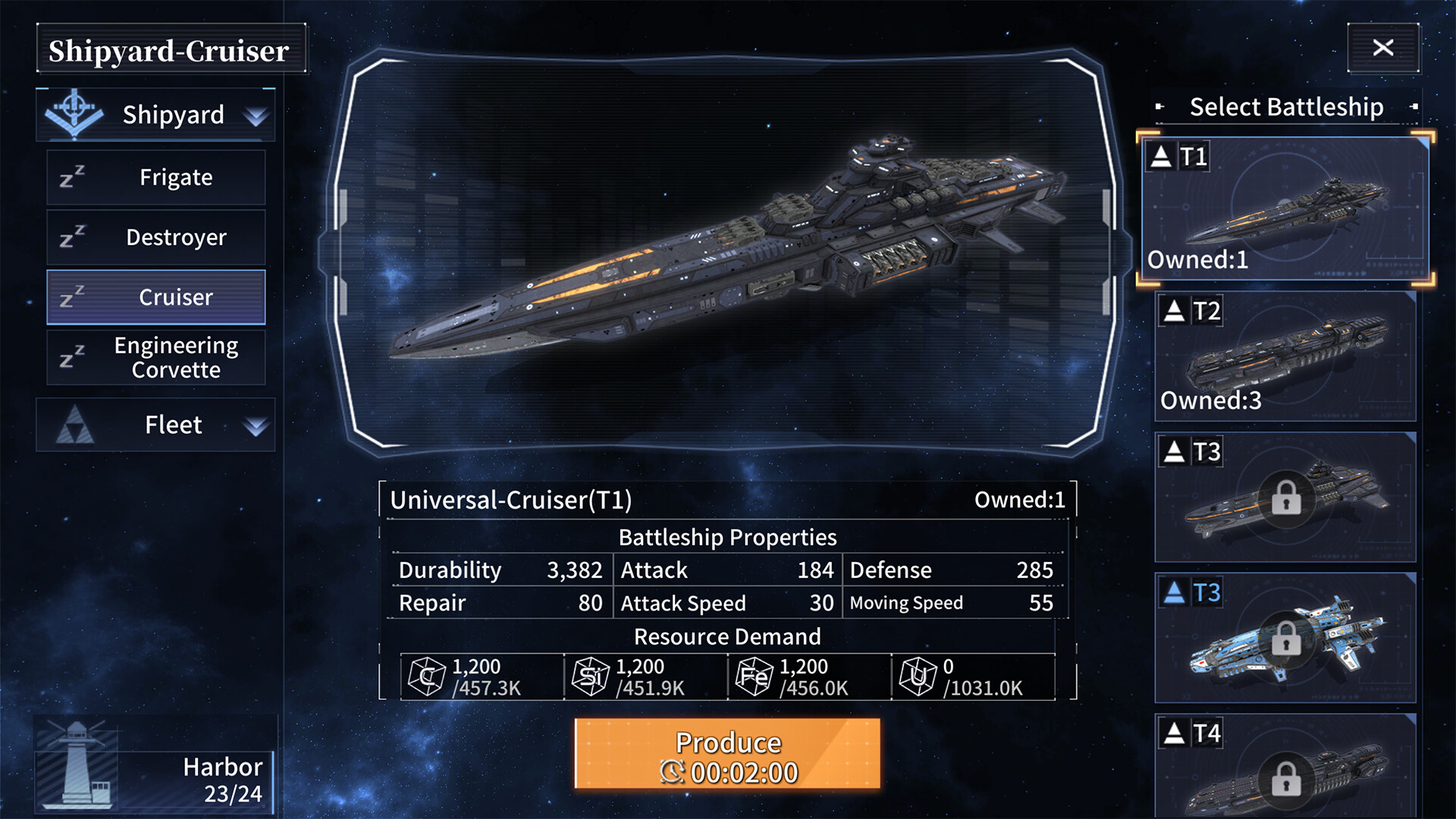
Task: Expand the Shipyard dropdown chevron
Action: click(256, 116)
